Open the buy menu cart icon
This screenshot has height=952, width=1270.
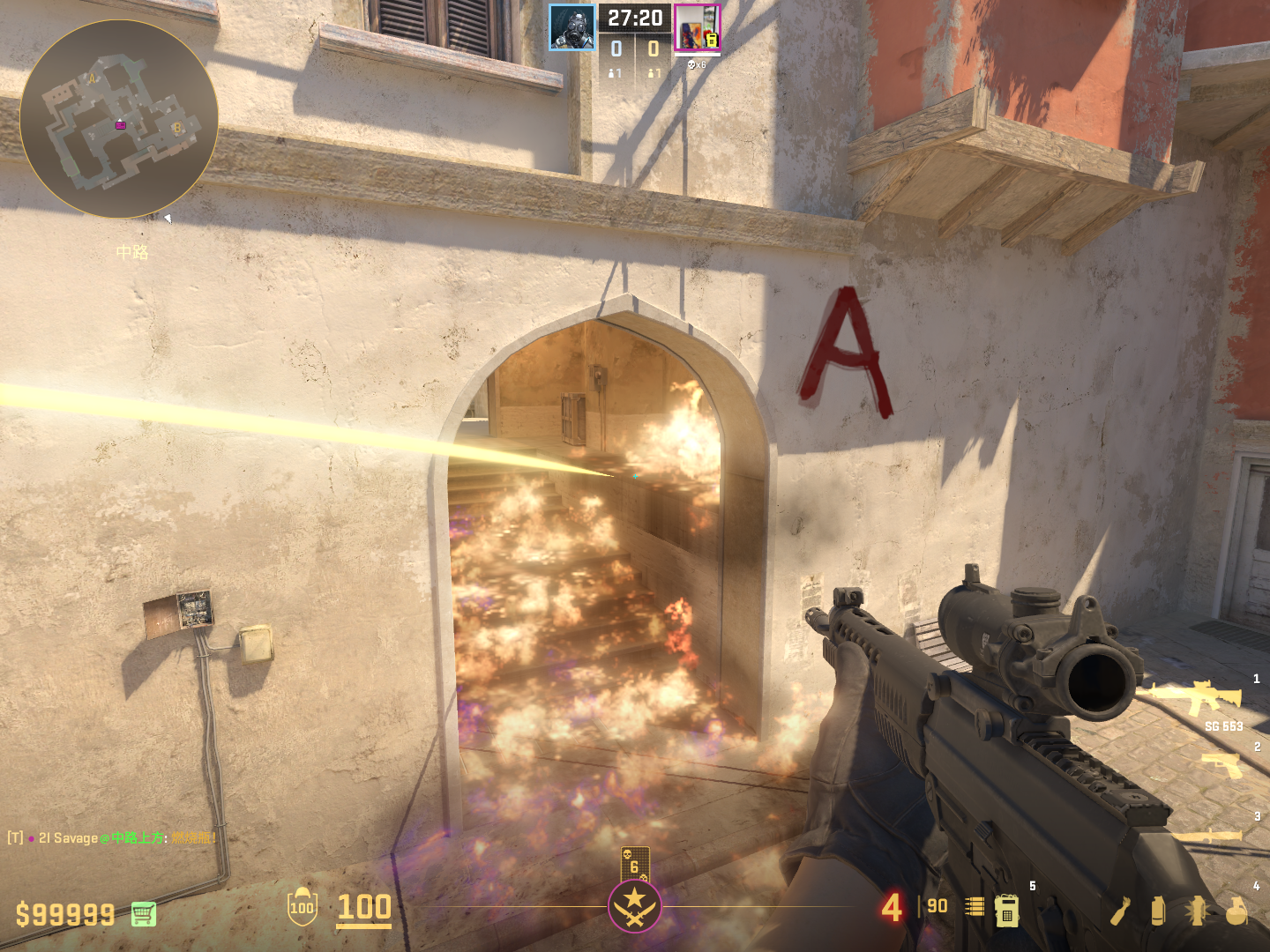point(144,914)
